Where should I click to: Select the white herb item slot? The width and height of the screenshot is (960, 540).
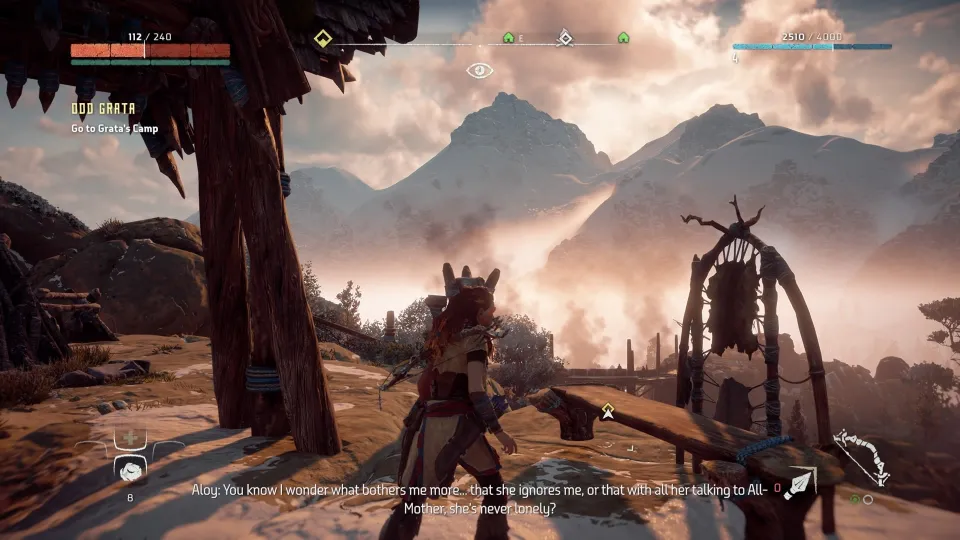tap(130, 470)
